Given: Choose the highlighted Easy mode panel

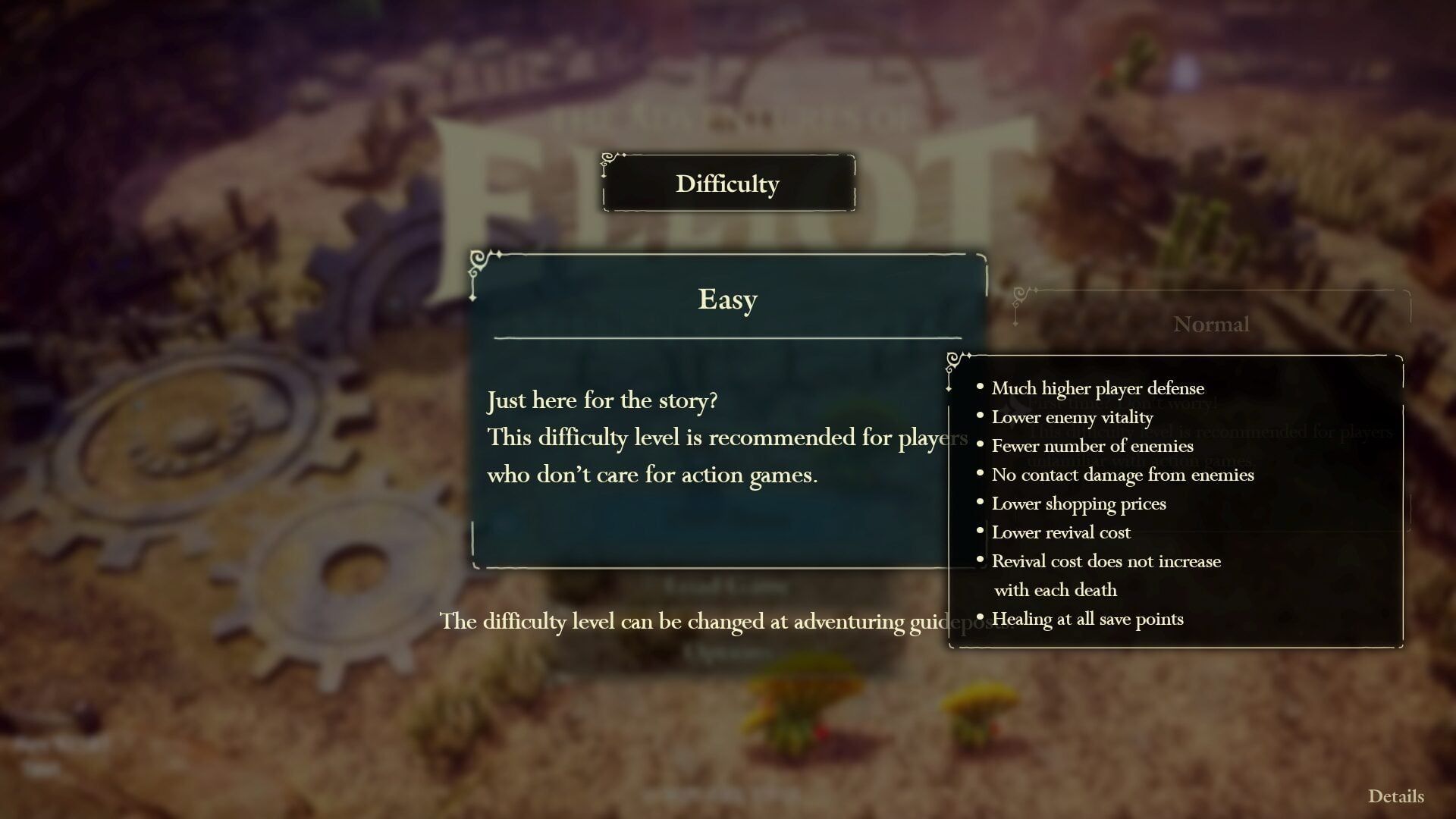Looking at the screenshot, I should pos(726,409).
